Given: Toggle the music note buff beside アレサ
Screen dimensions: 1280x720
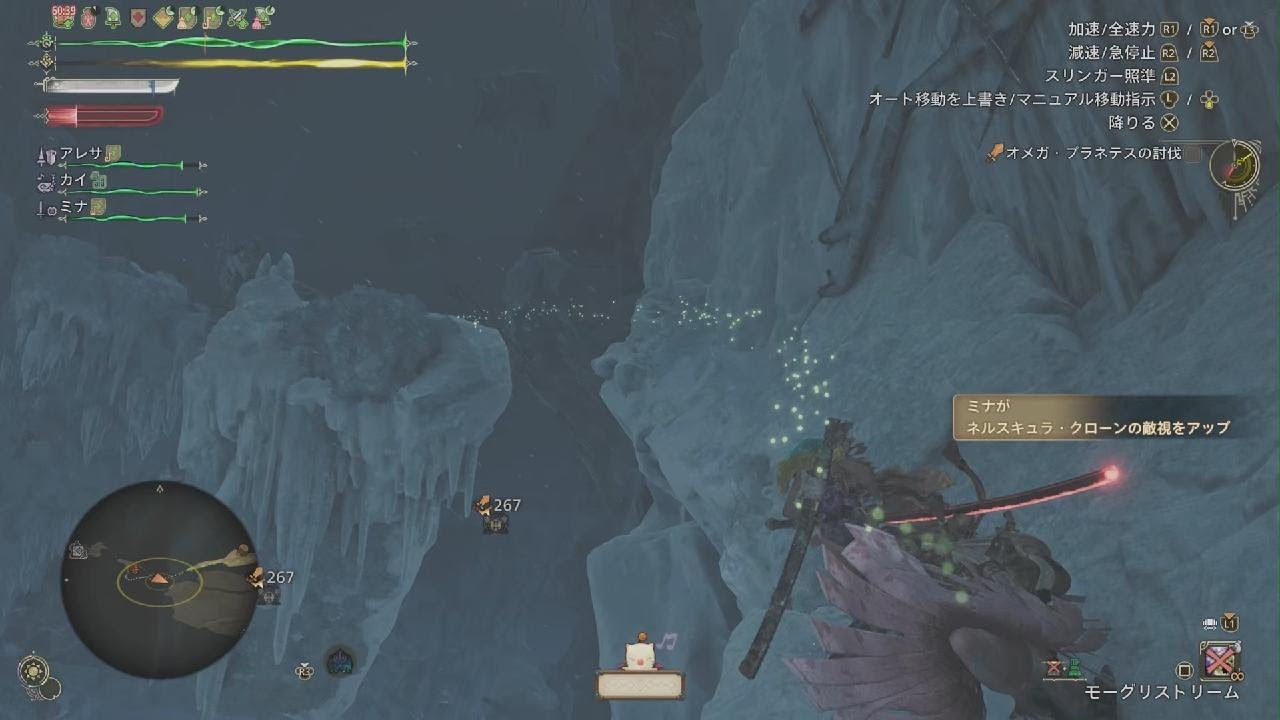Looking at the screenshot, I should click(x=113, y=153).
